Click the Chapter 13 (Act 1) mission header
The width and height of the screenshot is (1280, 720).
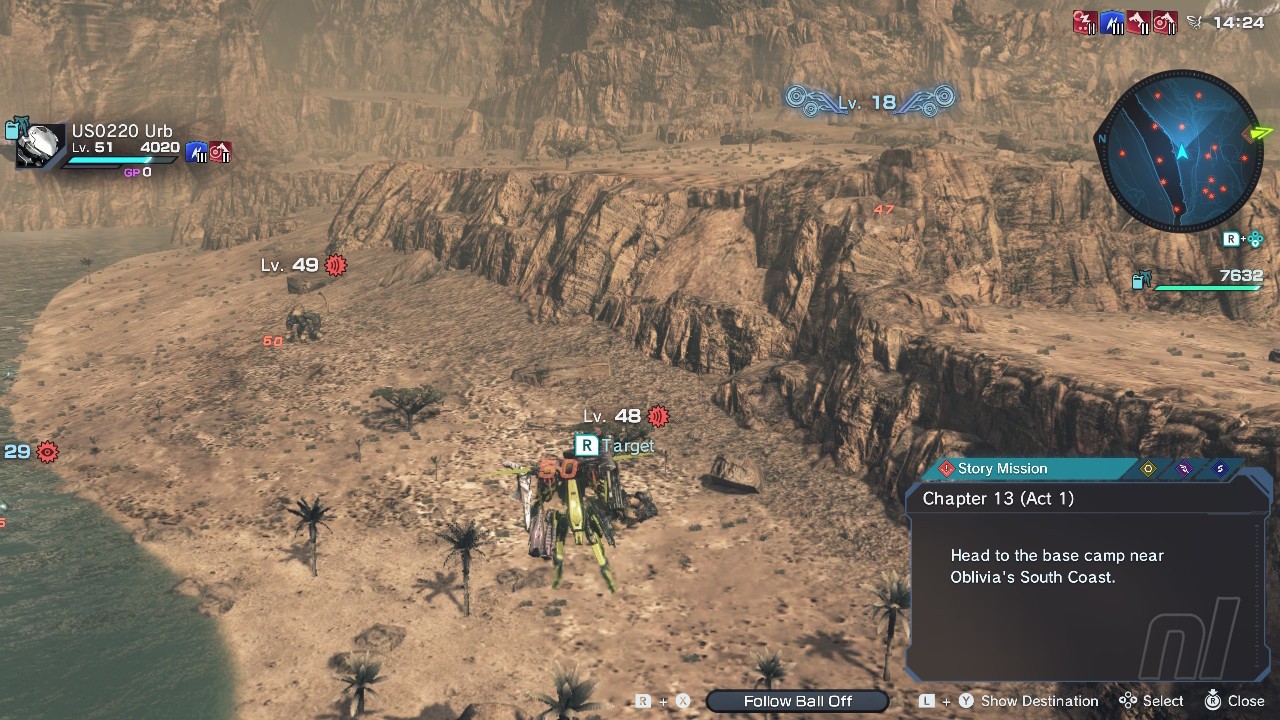[998, 498]
